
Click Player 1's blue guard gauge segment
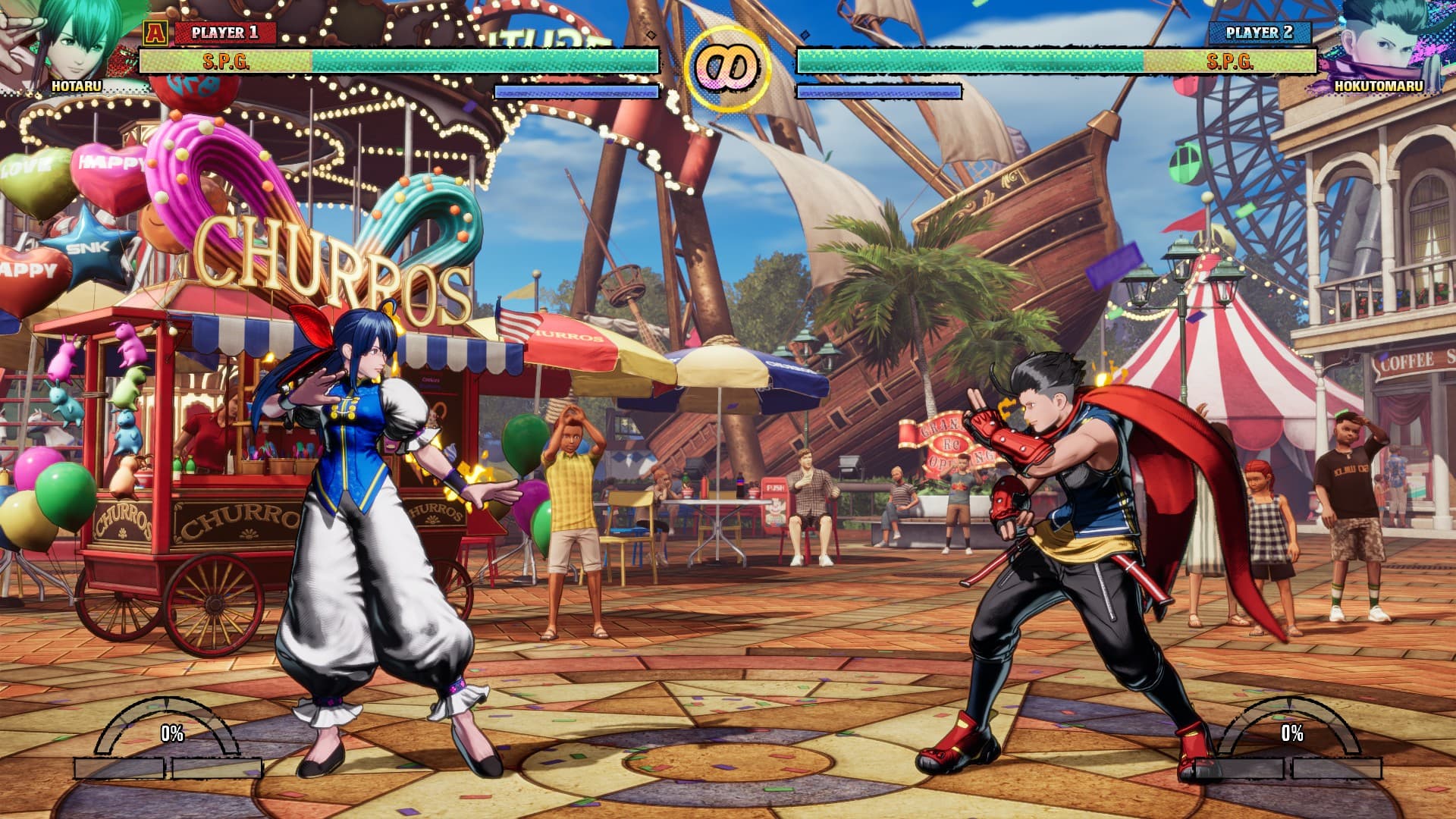tap(576, 92)
